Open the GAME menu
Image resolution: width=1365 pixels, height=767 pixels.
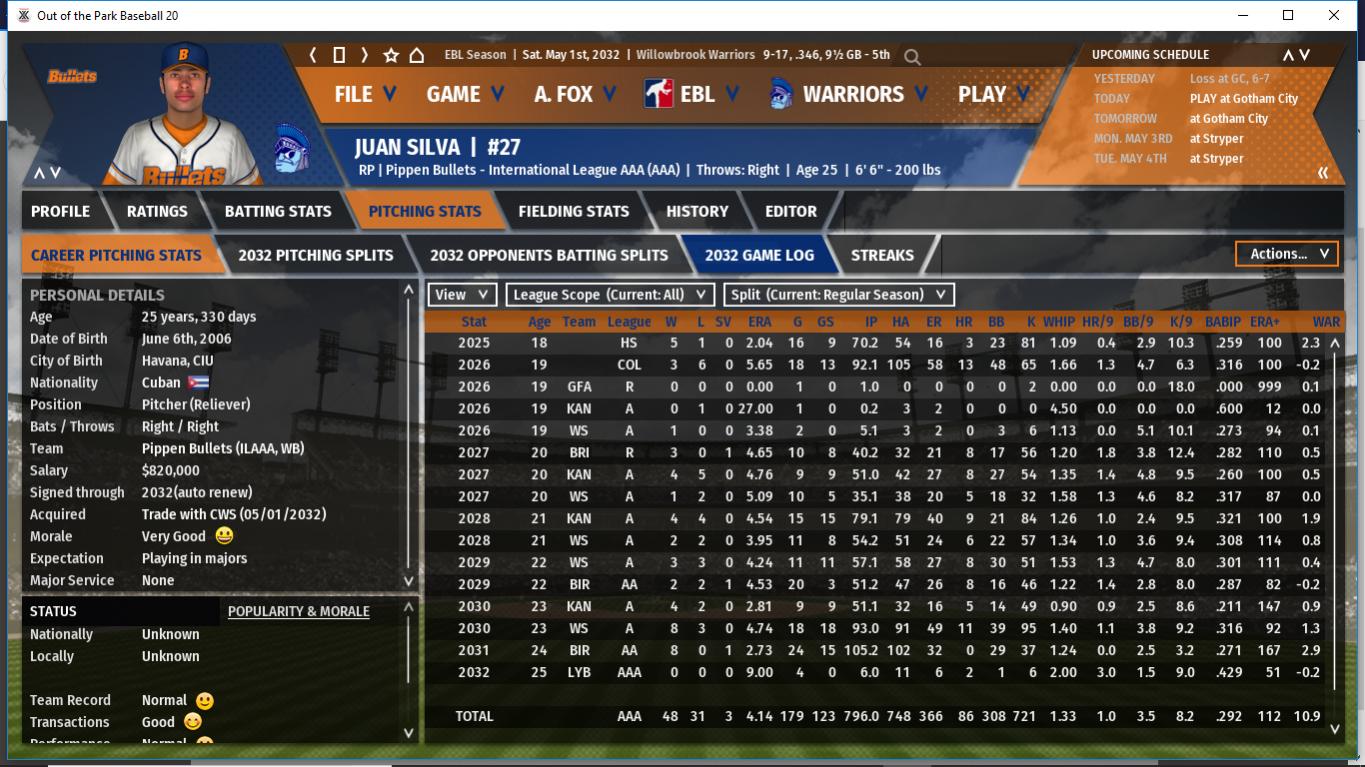[x=464, y=94]
